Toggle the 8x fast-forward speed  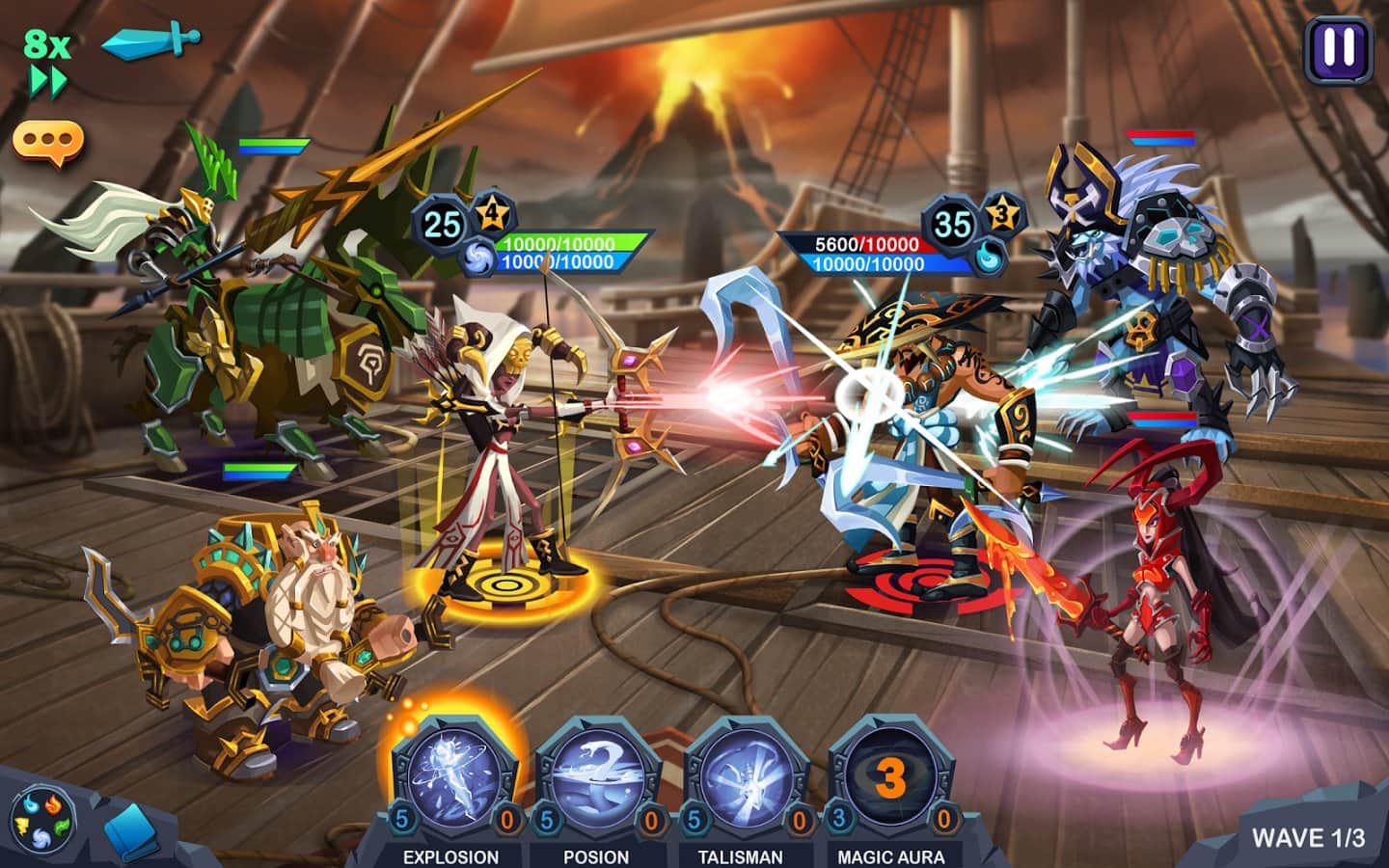(x=47, y=63)
